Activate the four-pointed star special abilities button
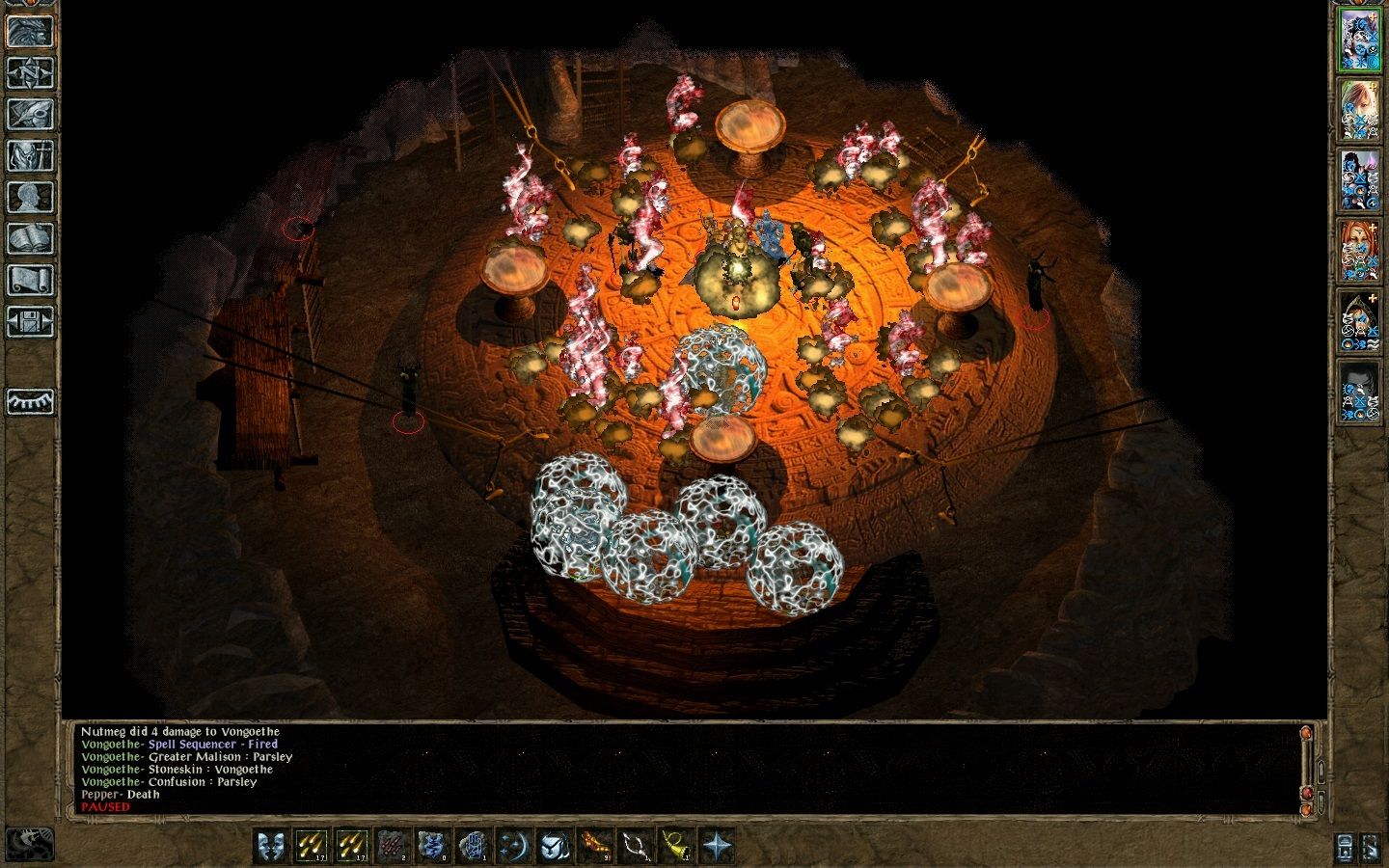Screen dimensions: 1389x868 [x=717, y=846]
